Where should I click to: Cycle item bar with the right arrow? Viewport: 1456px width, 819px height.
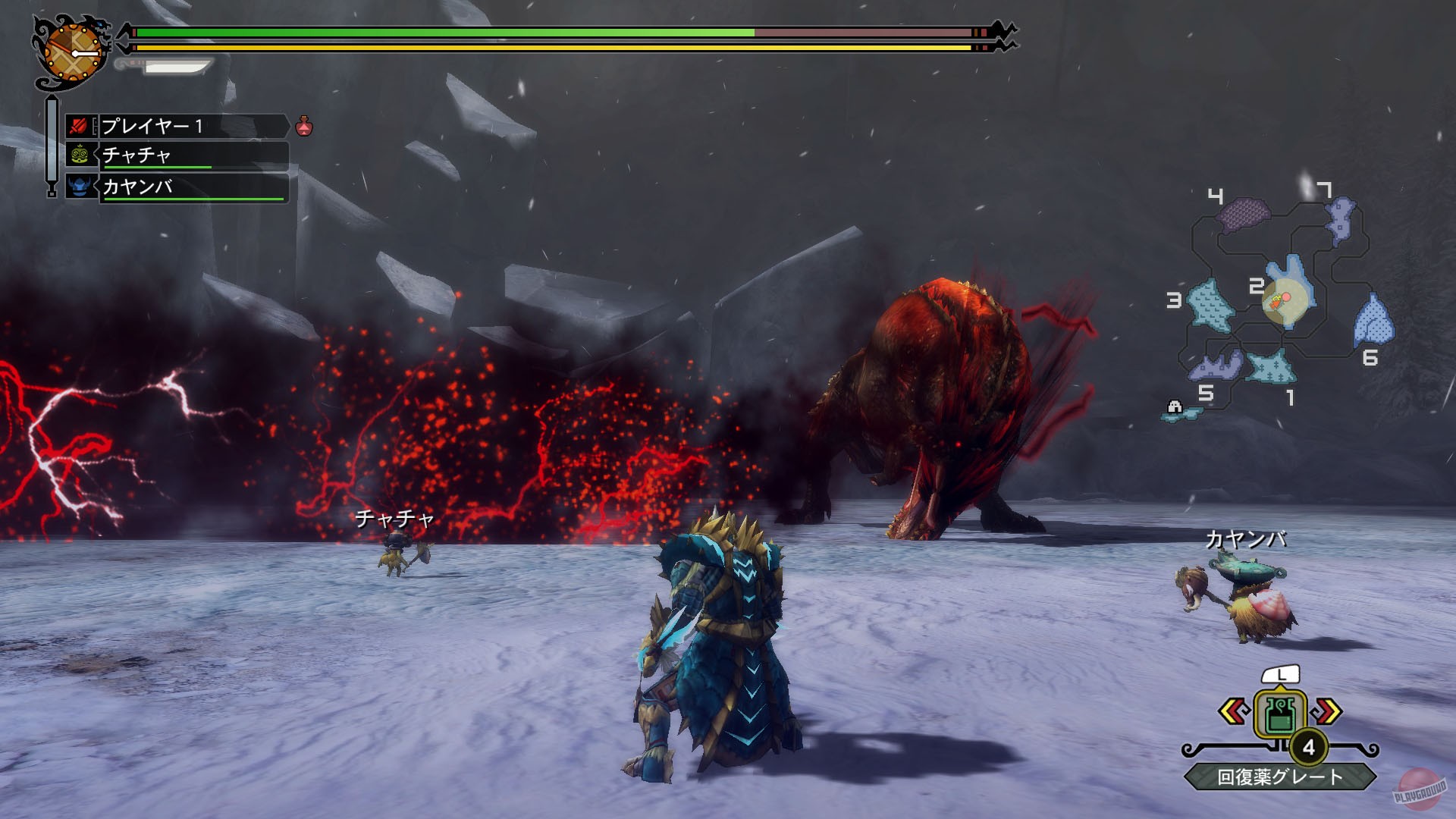1328,711
